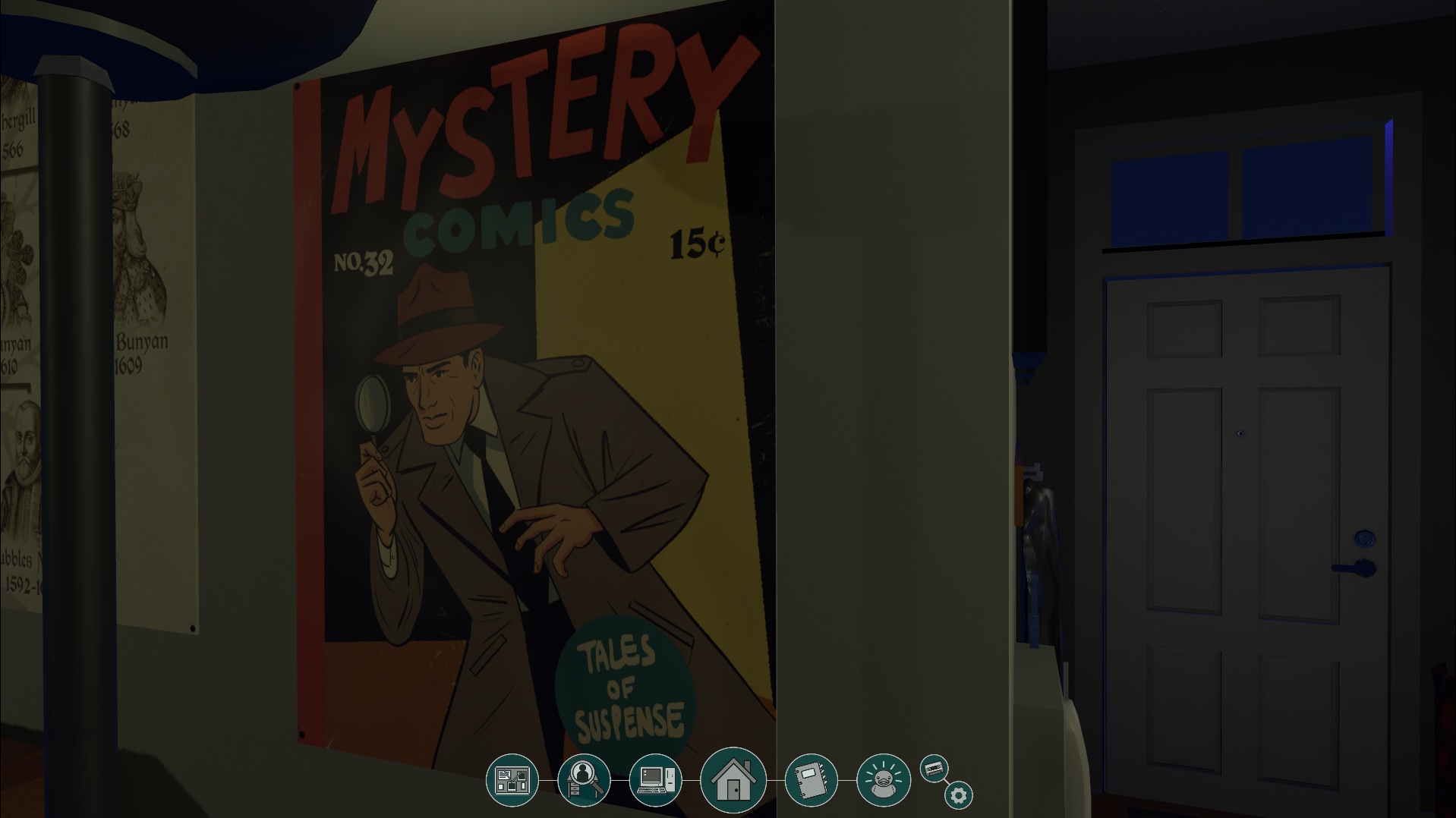Open the cassette tape icon
The width and height of the screenshot is (1456, 818).
pyautogui.click(x=934, y=769)
